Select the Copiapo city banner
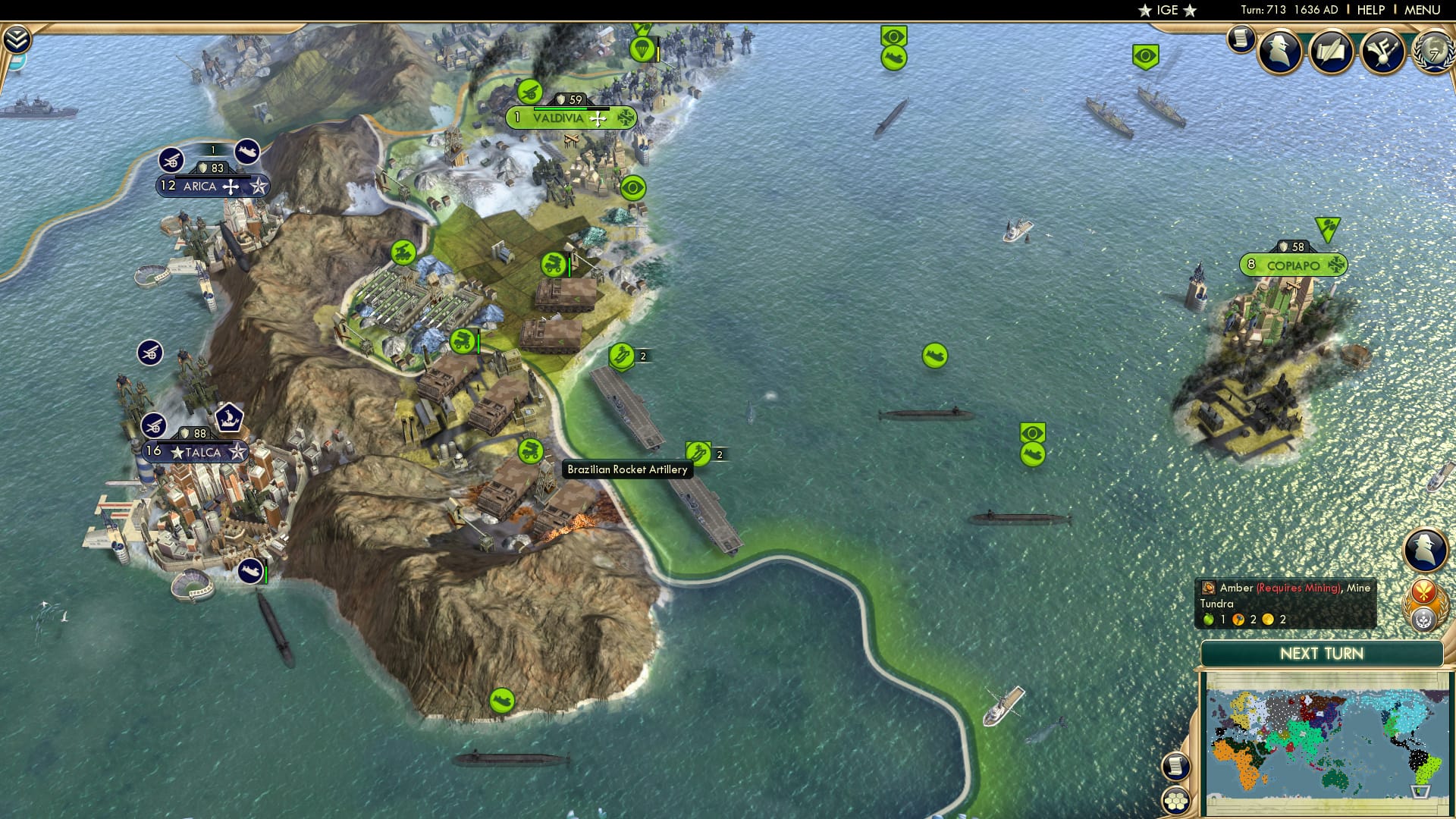The width and height of the screenshot is (1456, 819). click(1294, 265)
